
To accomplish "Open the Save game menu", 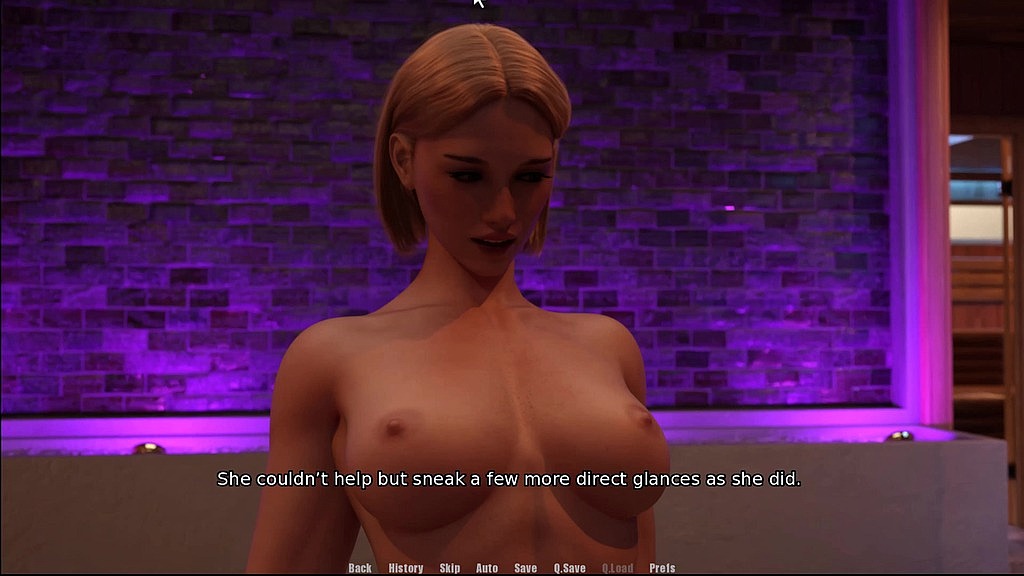I will (526, 568).
